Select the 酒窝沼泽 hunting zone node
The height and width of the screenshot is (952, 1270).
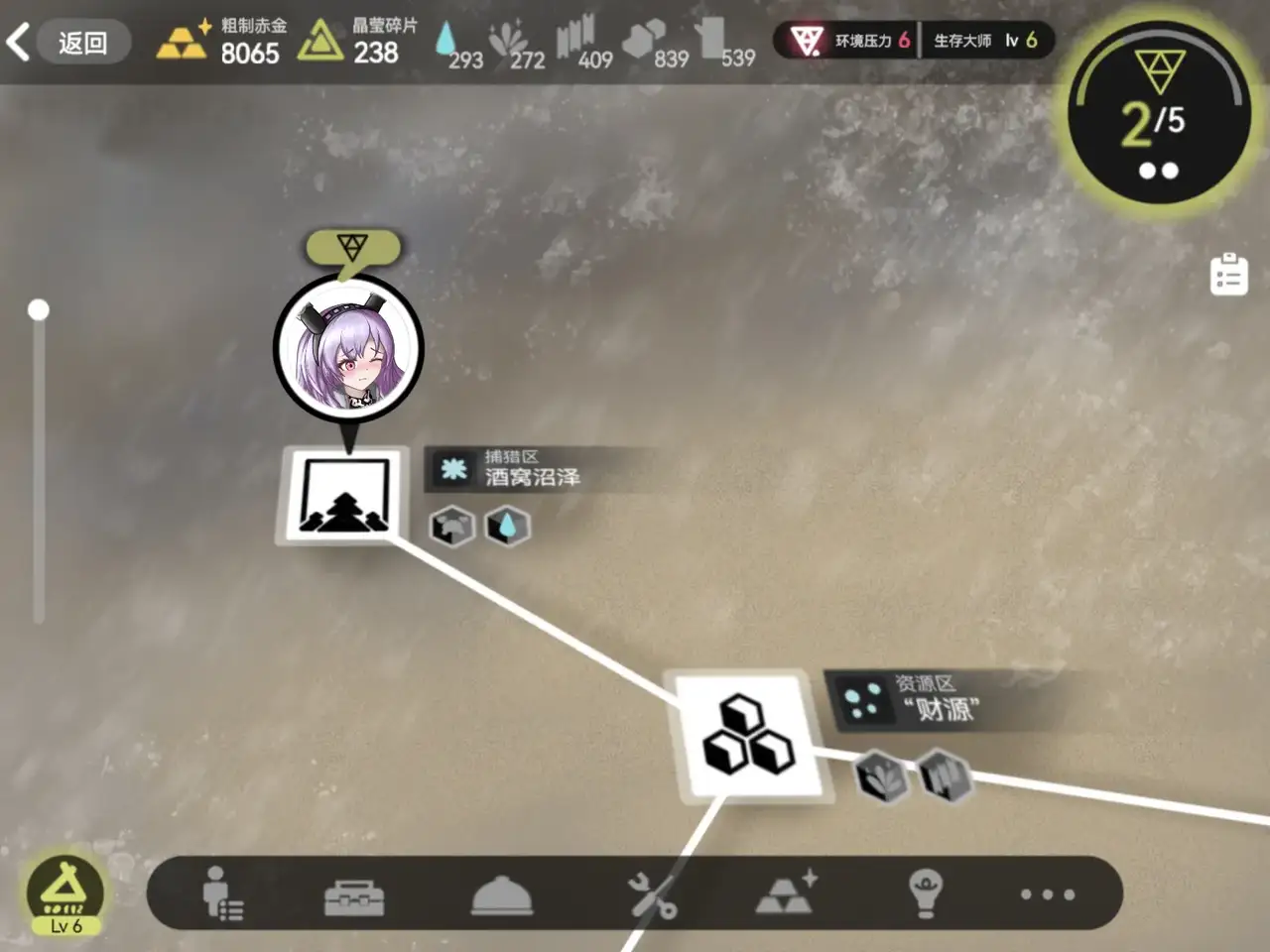[344, 495]
